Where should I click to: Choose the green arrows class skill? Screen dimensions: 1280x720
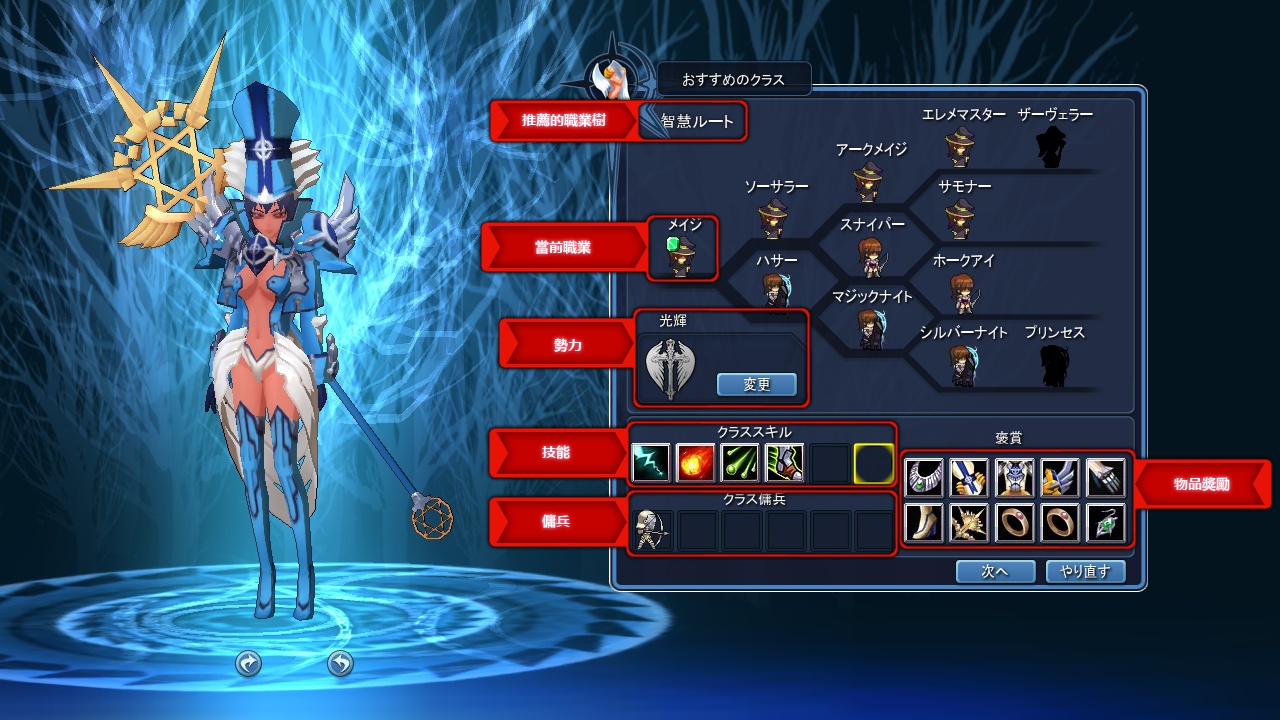click(x=739, y=463)
